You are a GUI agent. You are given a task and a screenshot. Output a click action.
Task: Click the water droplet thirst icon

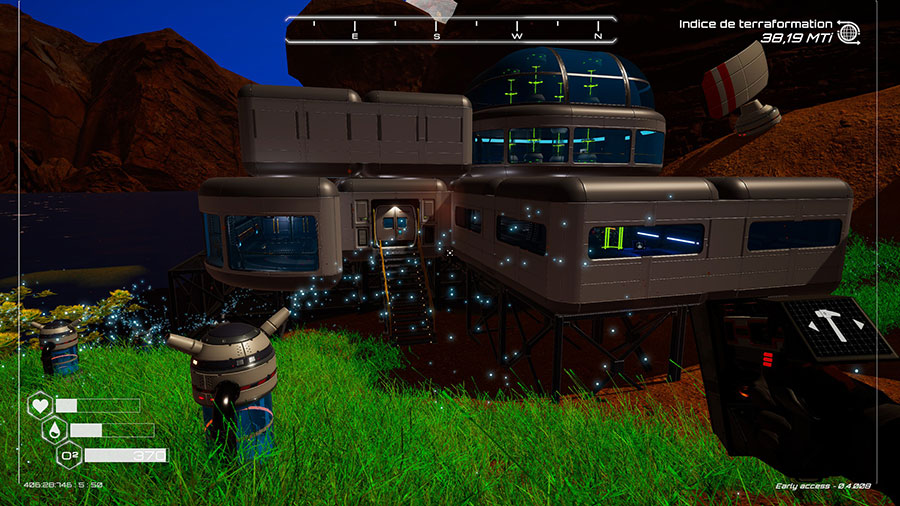pos(55,430)
